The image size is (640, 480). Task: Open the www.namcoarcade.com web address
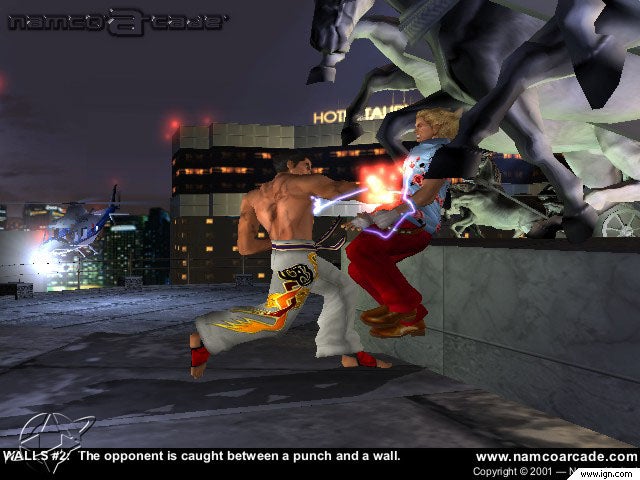(x=555, y=456)
